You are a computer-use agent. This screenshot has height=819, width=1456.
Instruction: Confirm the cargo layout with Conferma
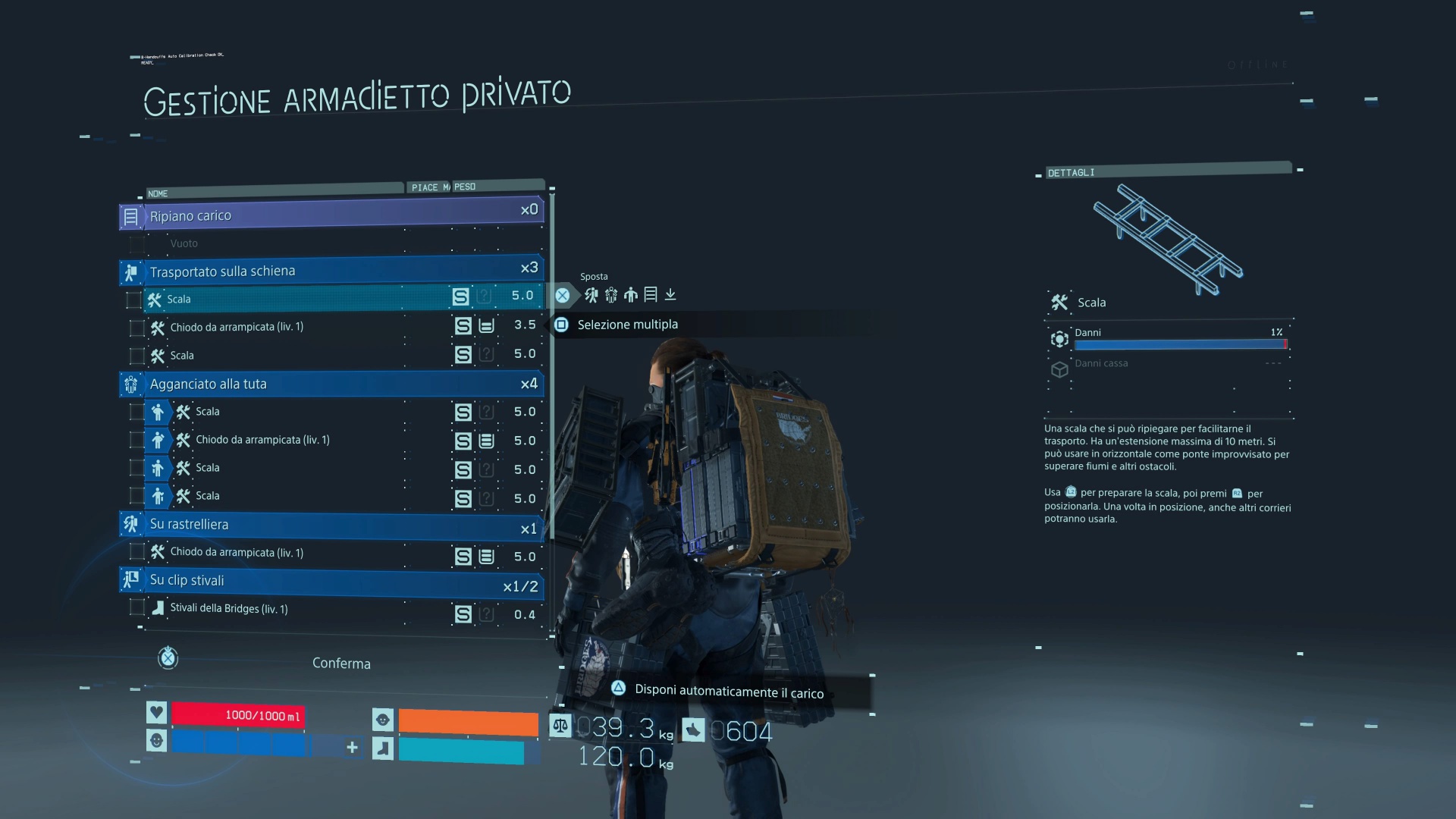341,664
